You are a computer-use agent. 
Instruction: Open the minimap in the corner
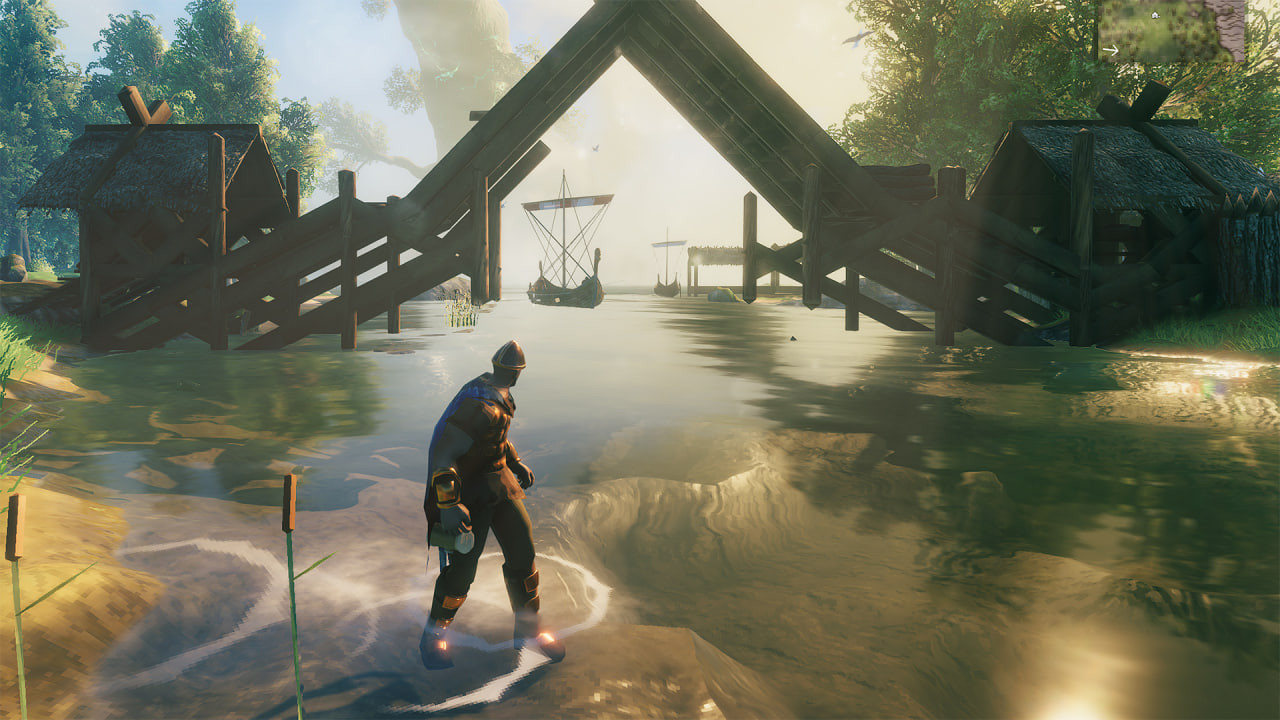1172,30
